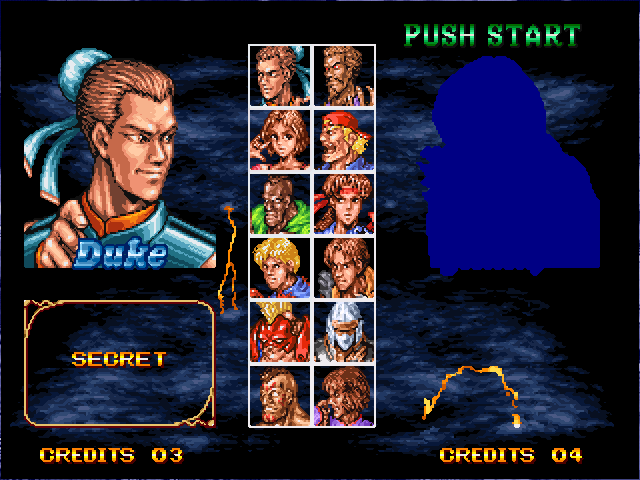Image resolution: width=640 pixels, height=480 pixels.
Task: Select the girl with the red headband
Action: coord(343,204)
